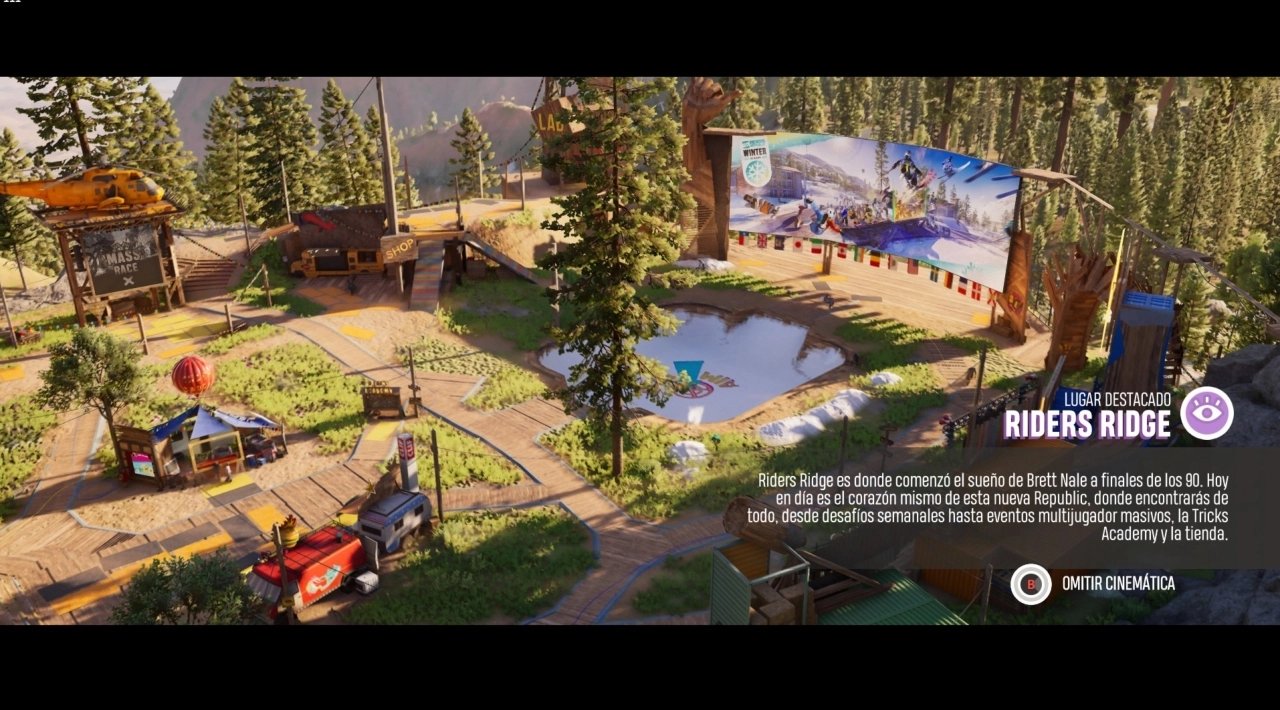Select the Omitir Cinemática skip label

coord(1118,584)
